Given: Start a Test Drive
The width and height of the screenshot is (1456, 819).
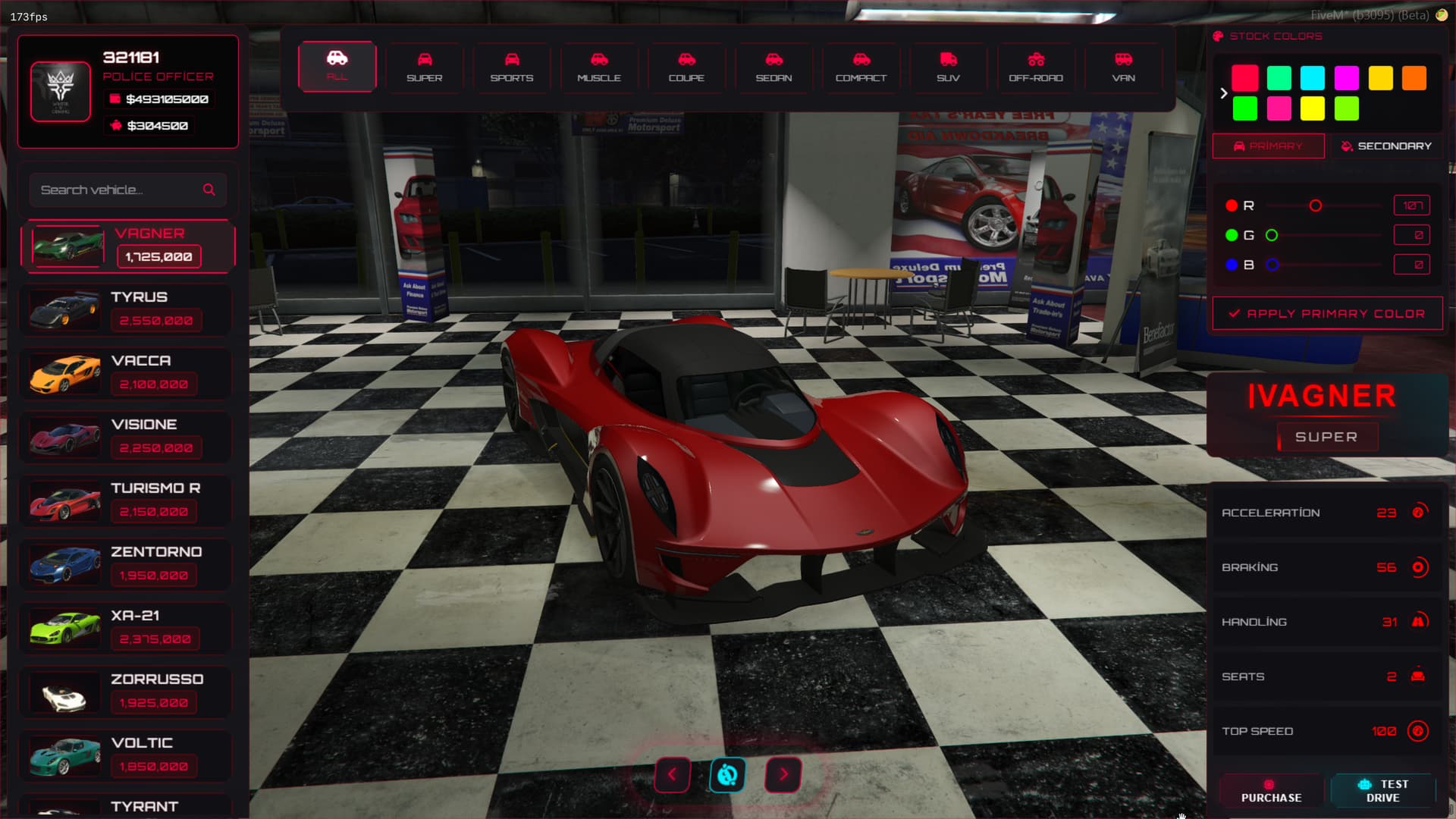Looking at the screenshot, I should [x=1382, y=790].
